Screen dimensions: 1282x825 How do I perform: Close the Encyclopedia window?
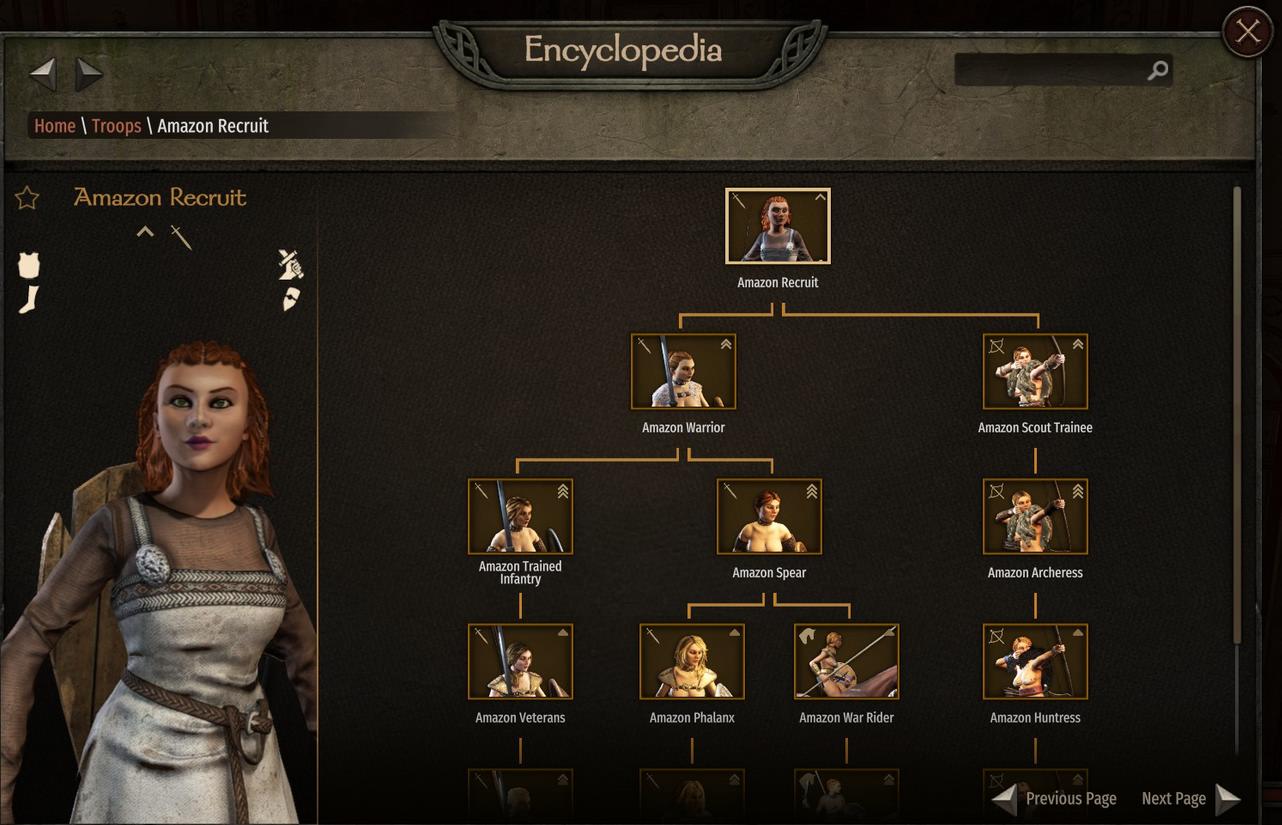pyautogui.click(x=1247, y=32)
